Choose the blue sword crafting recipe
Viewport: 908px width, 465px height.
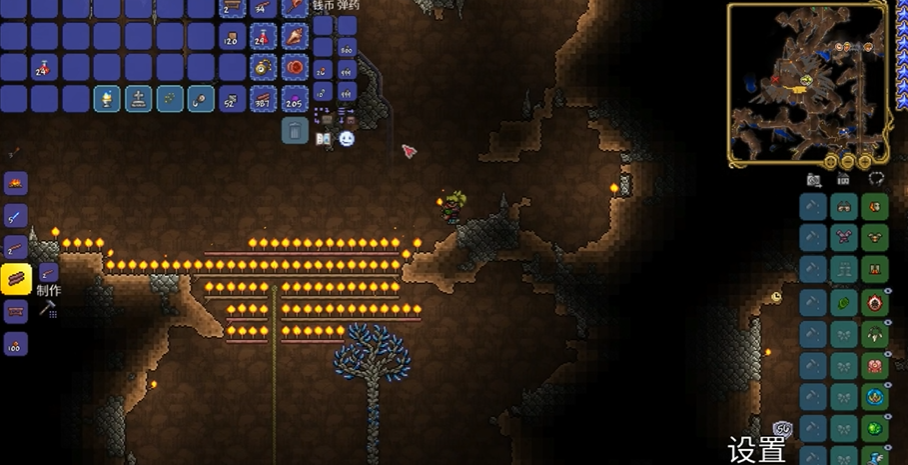point(16,216)
